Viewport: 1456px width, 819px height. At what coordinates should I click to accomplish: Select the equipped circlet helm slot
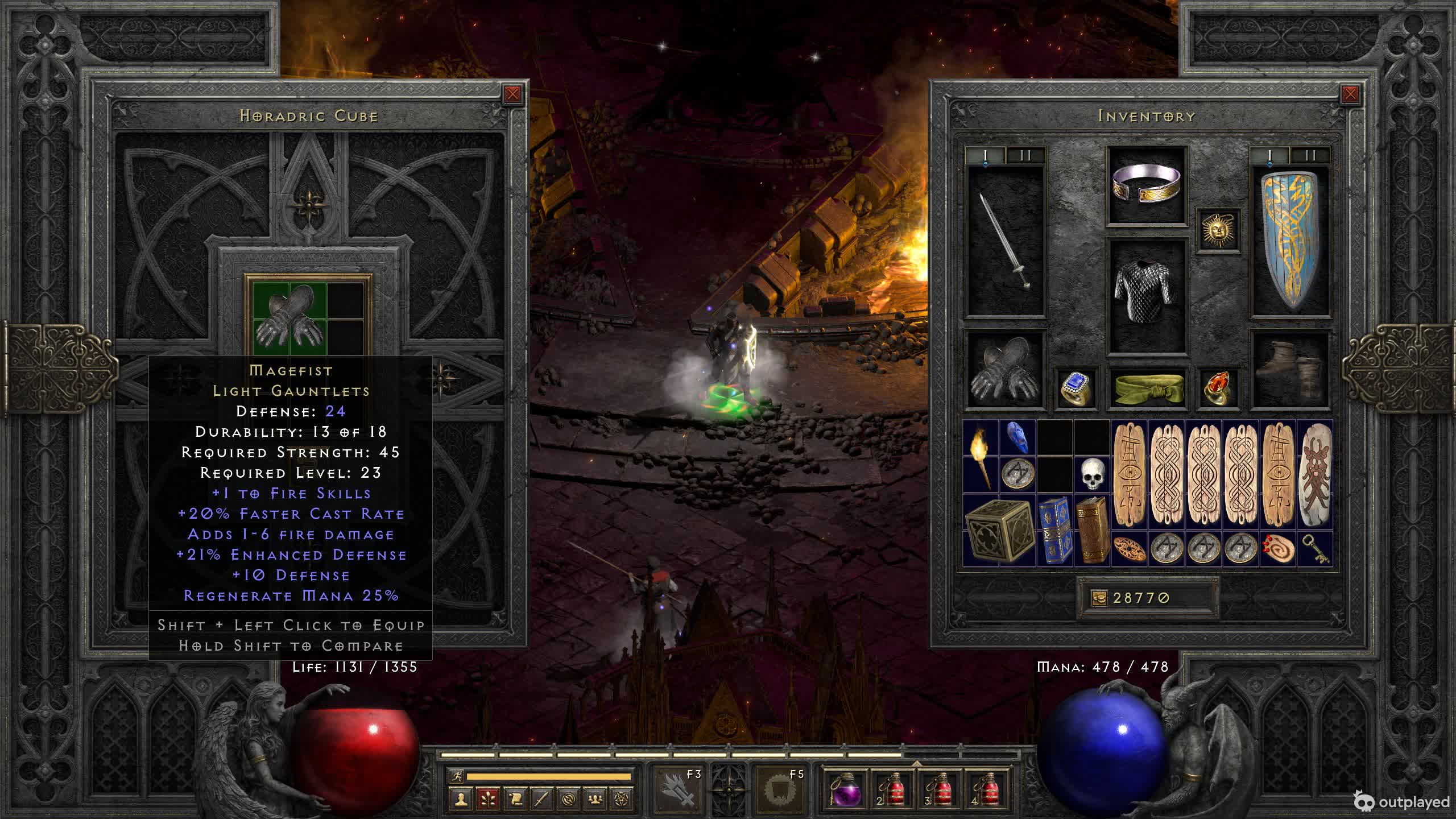click(1147, 185)
